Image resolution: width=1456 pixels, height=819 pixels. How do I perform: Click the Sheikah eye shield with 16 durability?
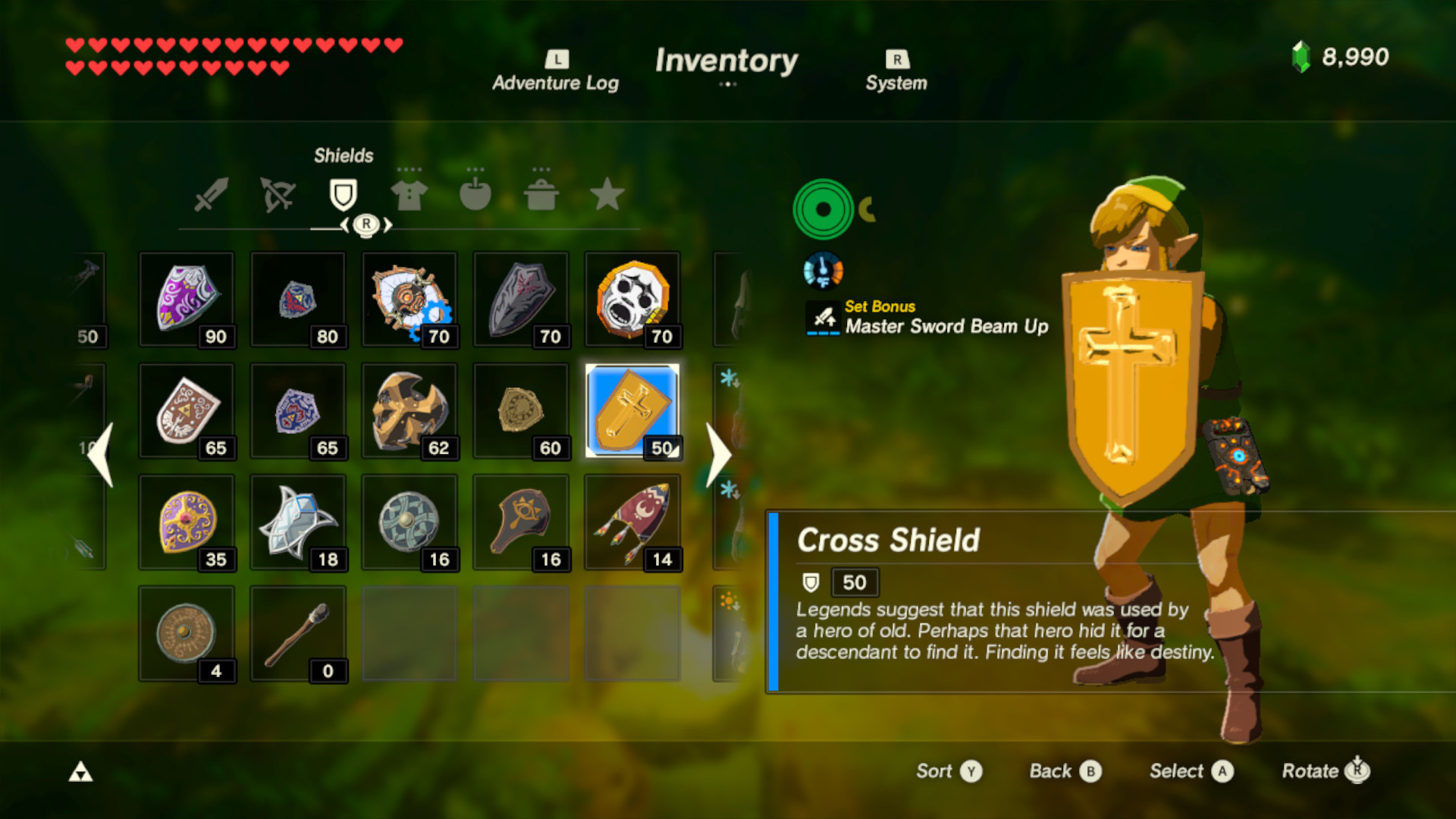click(521, 522)
